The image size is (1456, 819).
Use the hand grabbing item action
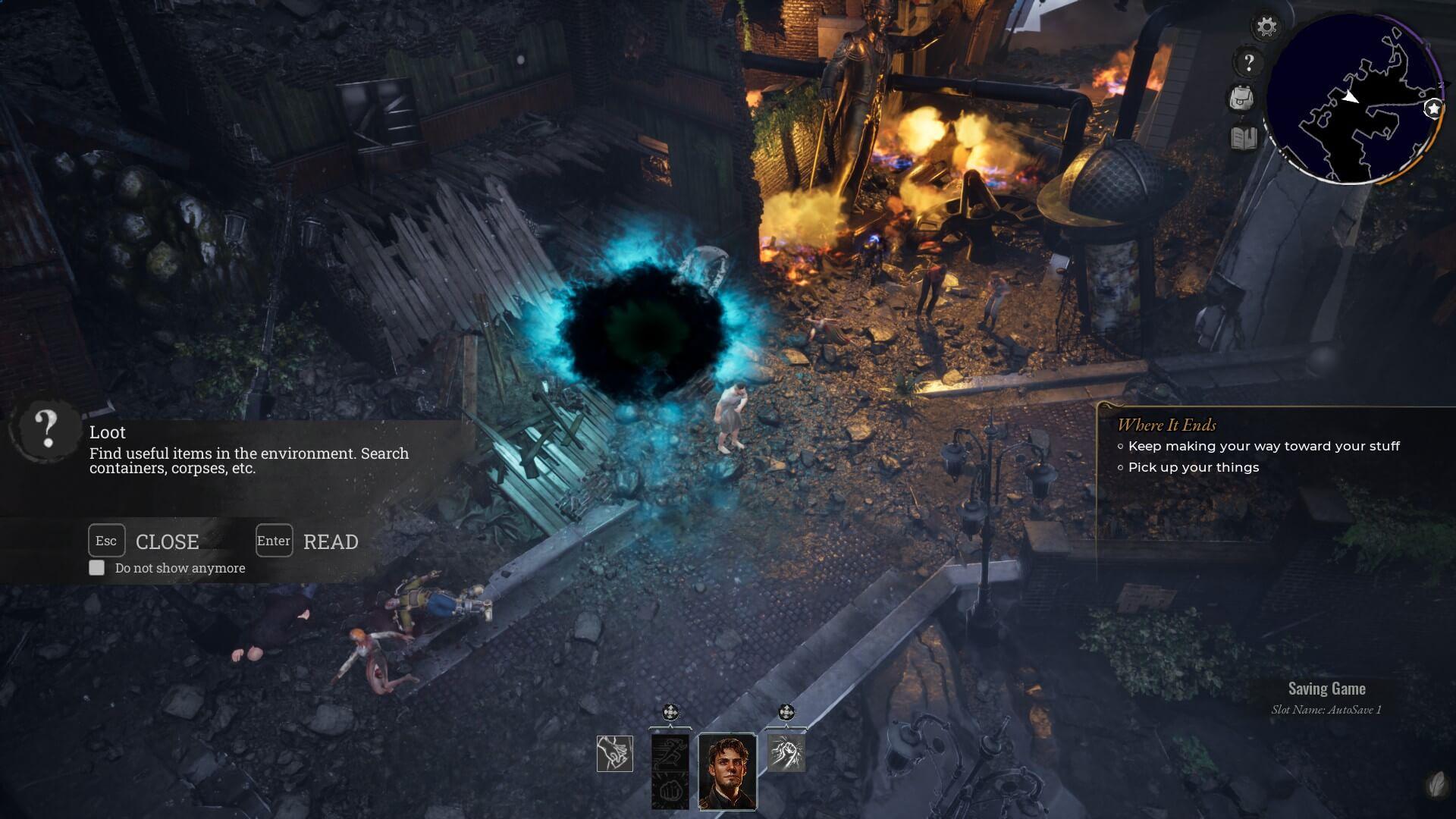615,753
